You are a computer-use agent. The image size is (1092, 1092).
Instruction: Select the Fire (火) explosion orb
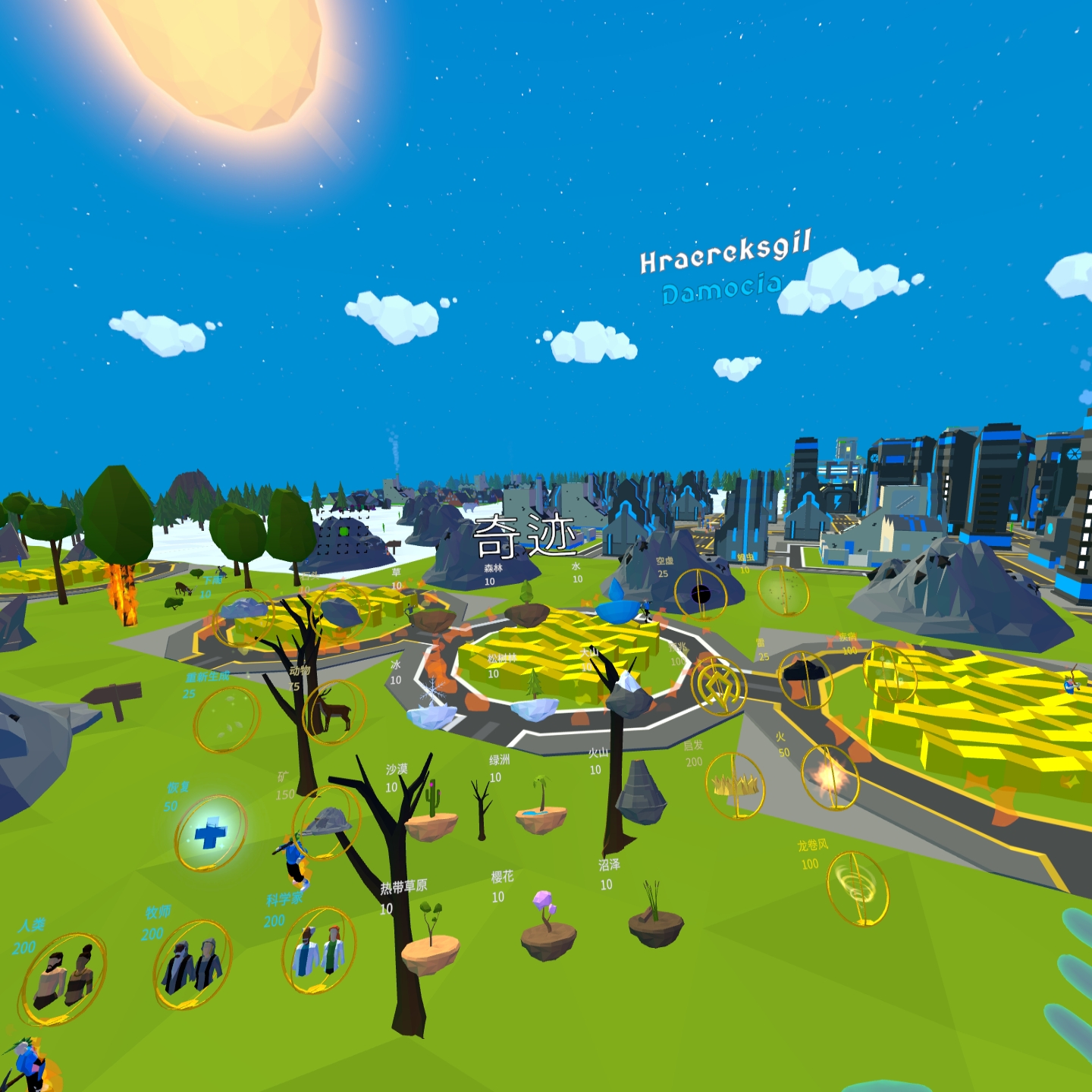(830, 777)
